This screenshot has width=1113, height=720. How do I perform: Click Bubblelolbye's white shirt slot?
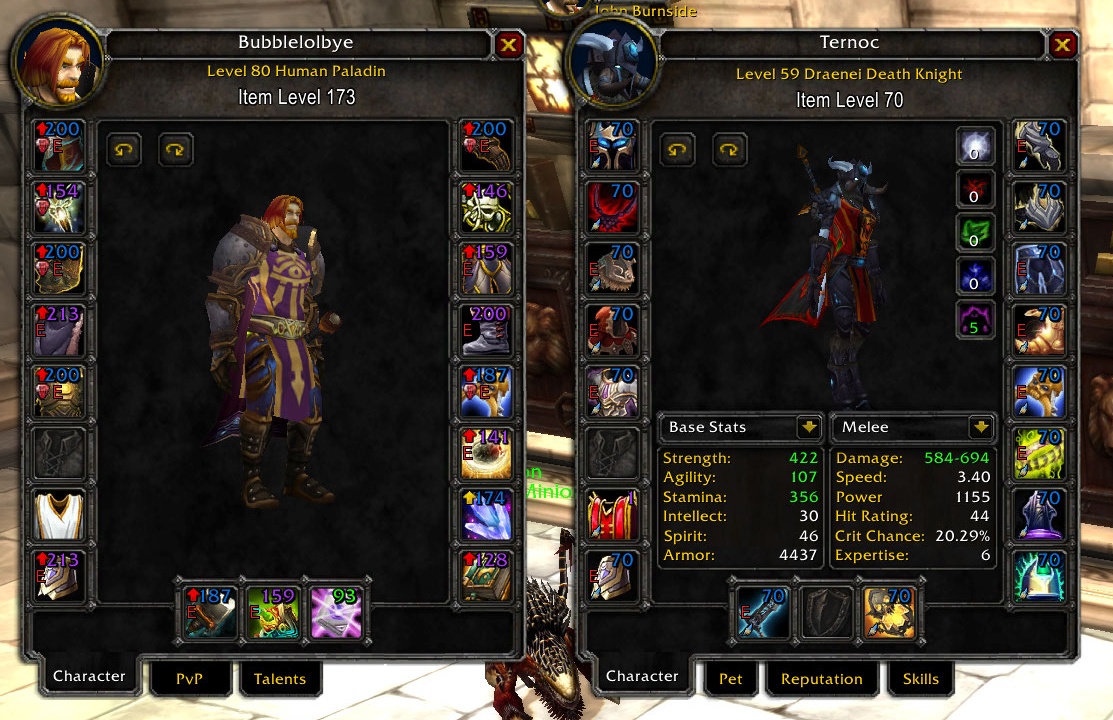tap(57, 514)
